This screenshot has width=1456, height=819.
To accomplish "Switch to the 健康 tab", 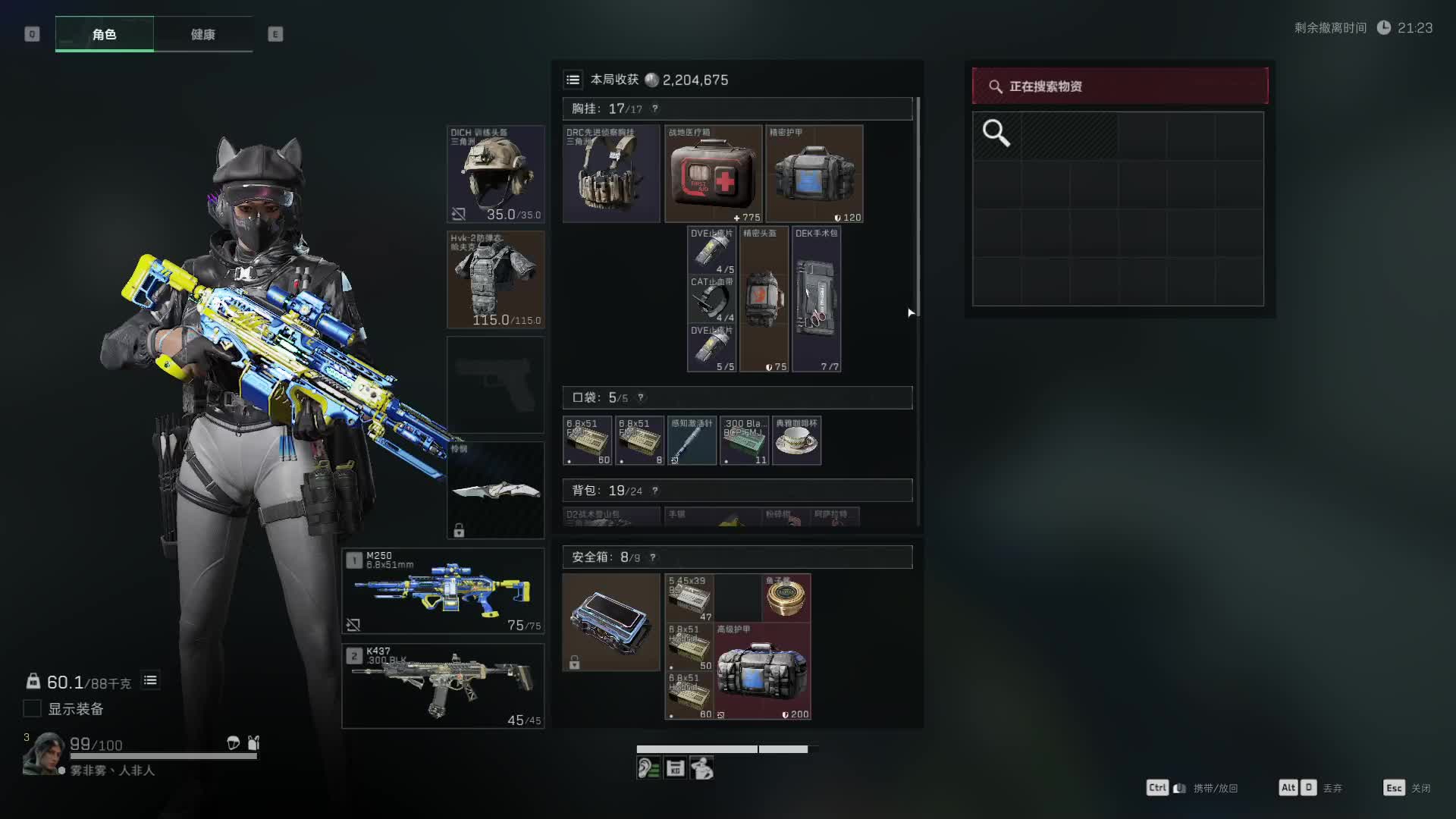I will tap(202, 34).
